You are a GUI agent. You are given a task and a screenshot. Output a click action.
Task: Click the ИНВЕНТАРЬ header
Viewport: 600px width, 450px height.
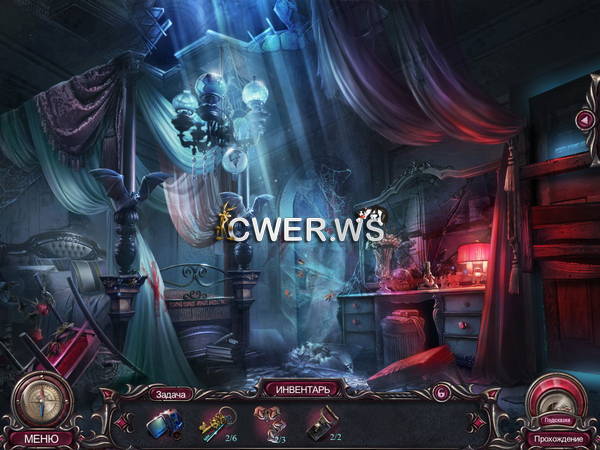point(300,388)
